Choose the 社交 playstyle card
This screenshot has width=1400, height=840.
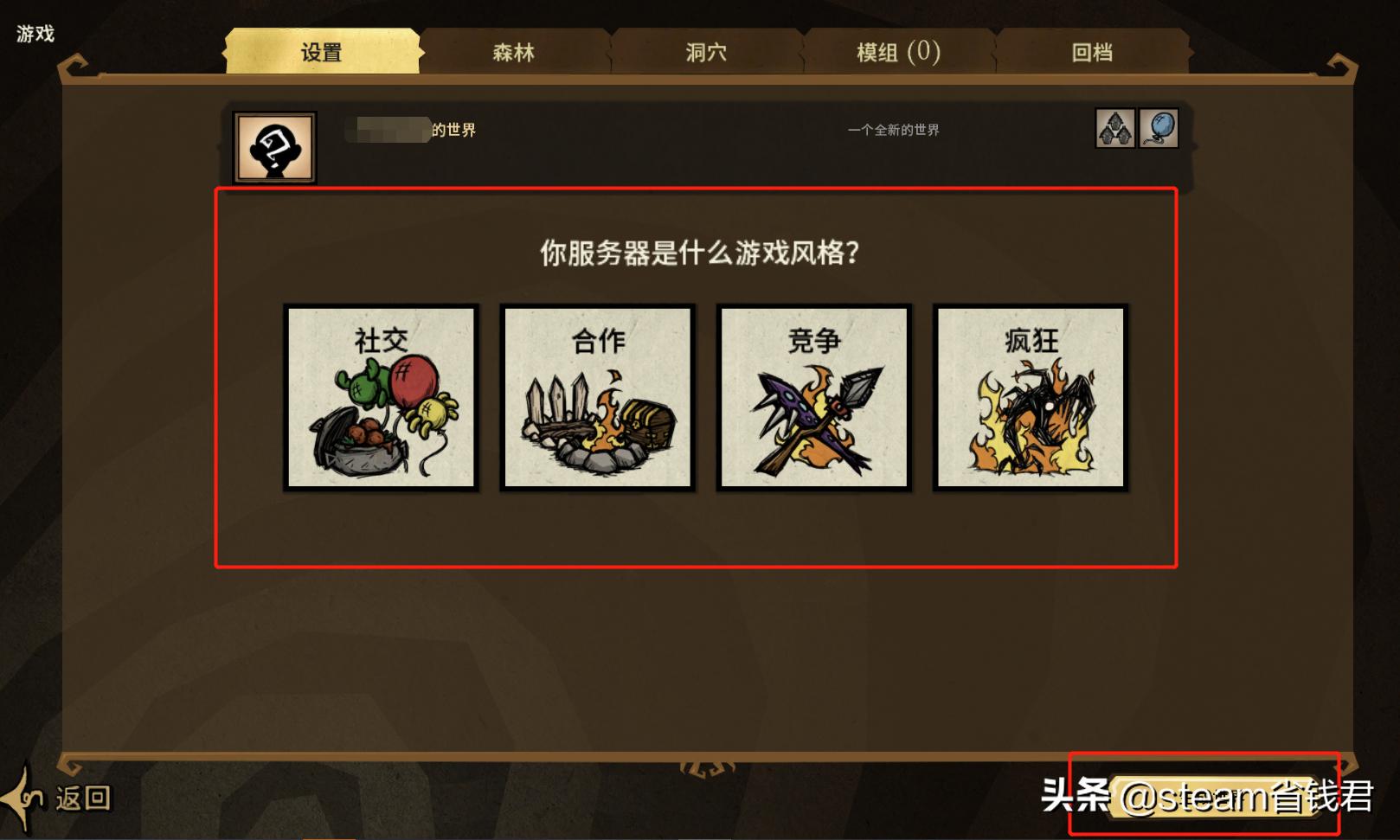coord(381,398)
